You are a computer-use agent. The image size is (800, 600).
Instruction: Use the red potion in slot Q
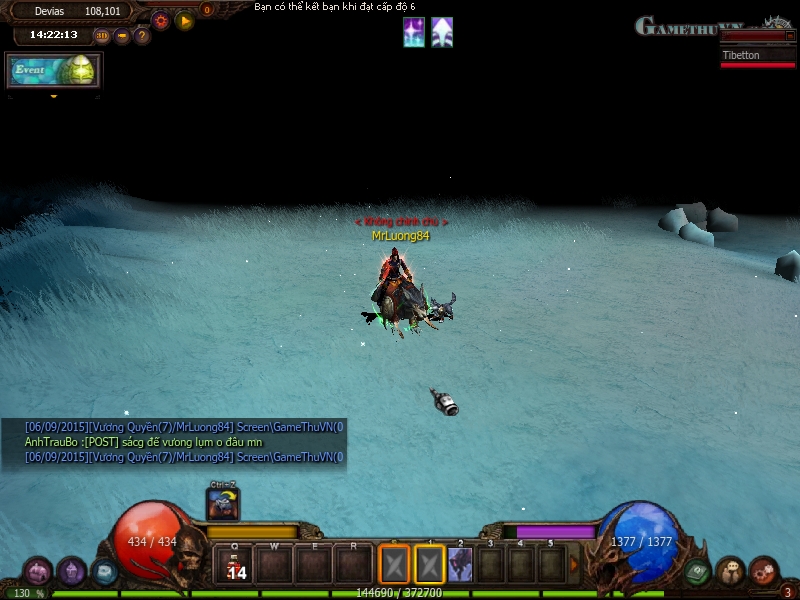(x=235, y=565)
